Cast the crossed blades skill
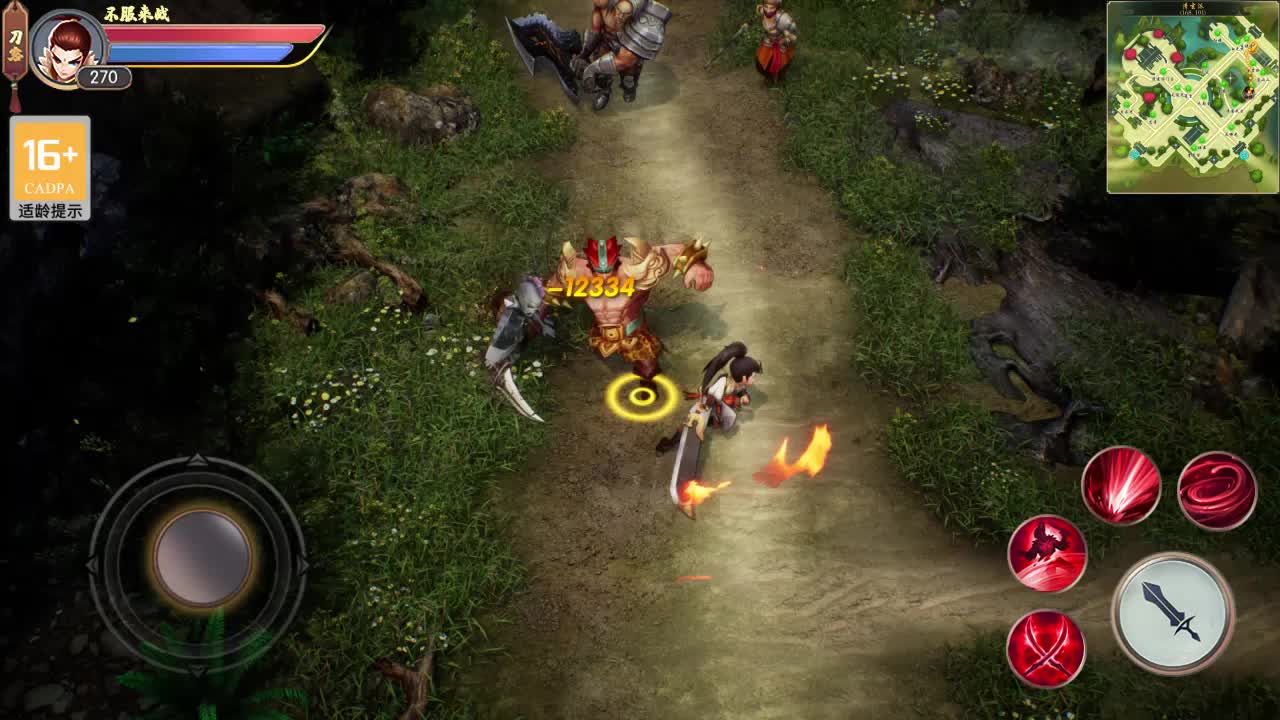 point(1046,647)
